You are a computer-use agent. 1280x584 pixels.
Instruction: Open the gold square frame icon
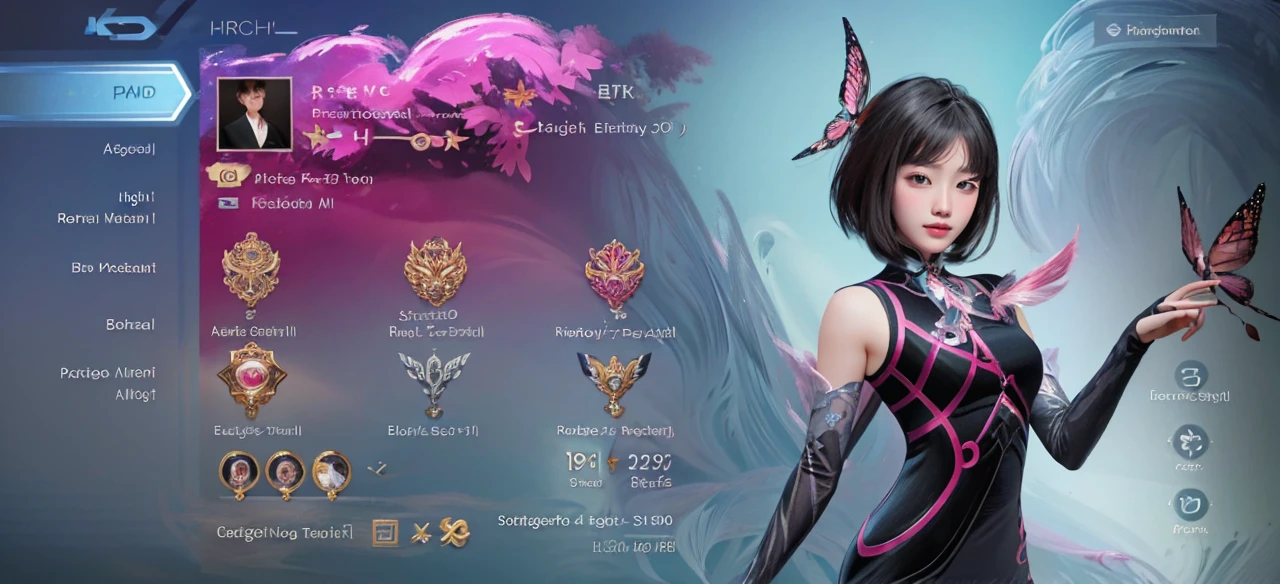click(385, 533)
